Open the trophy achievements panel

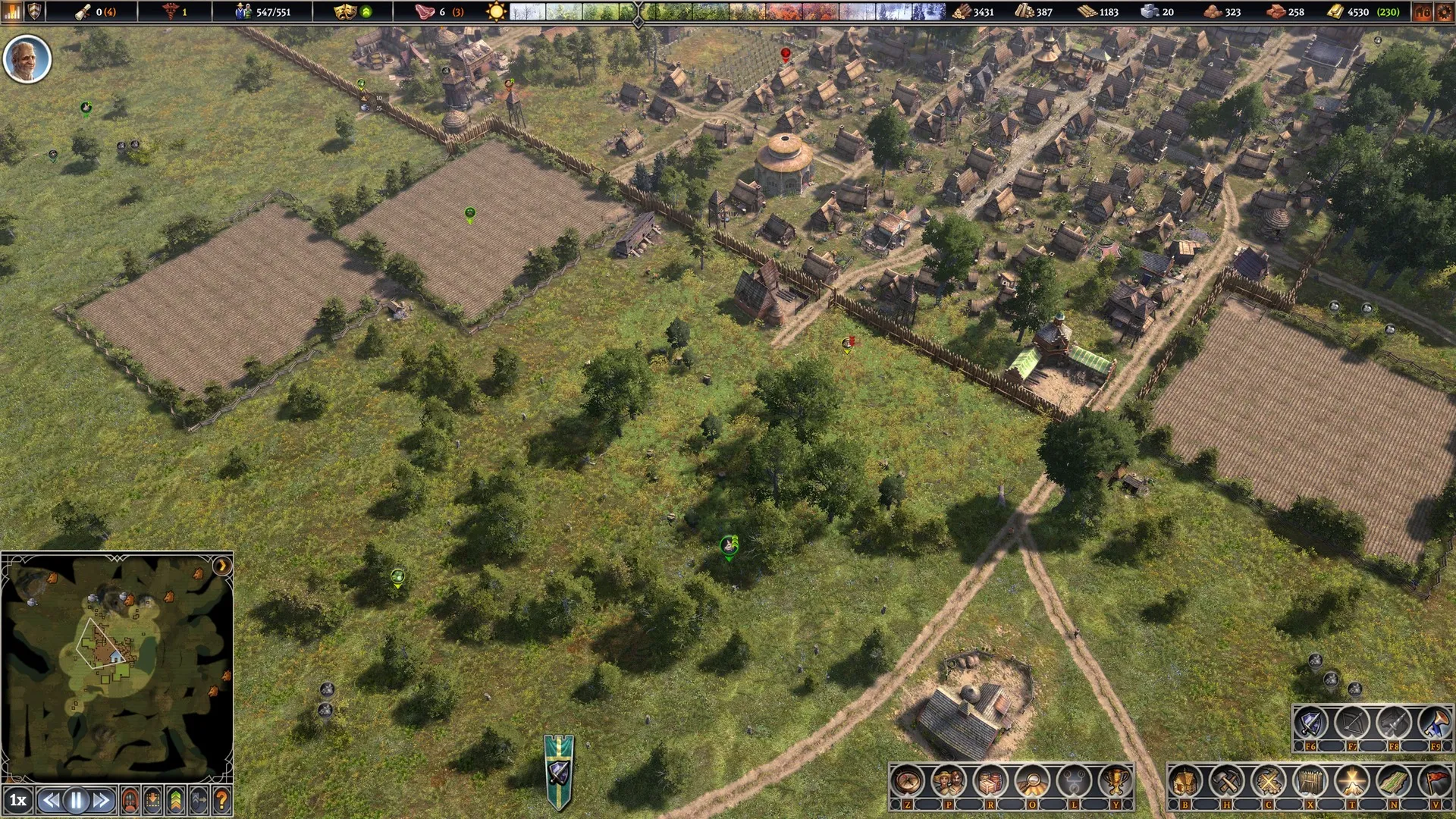[1115, 781]
